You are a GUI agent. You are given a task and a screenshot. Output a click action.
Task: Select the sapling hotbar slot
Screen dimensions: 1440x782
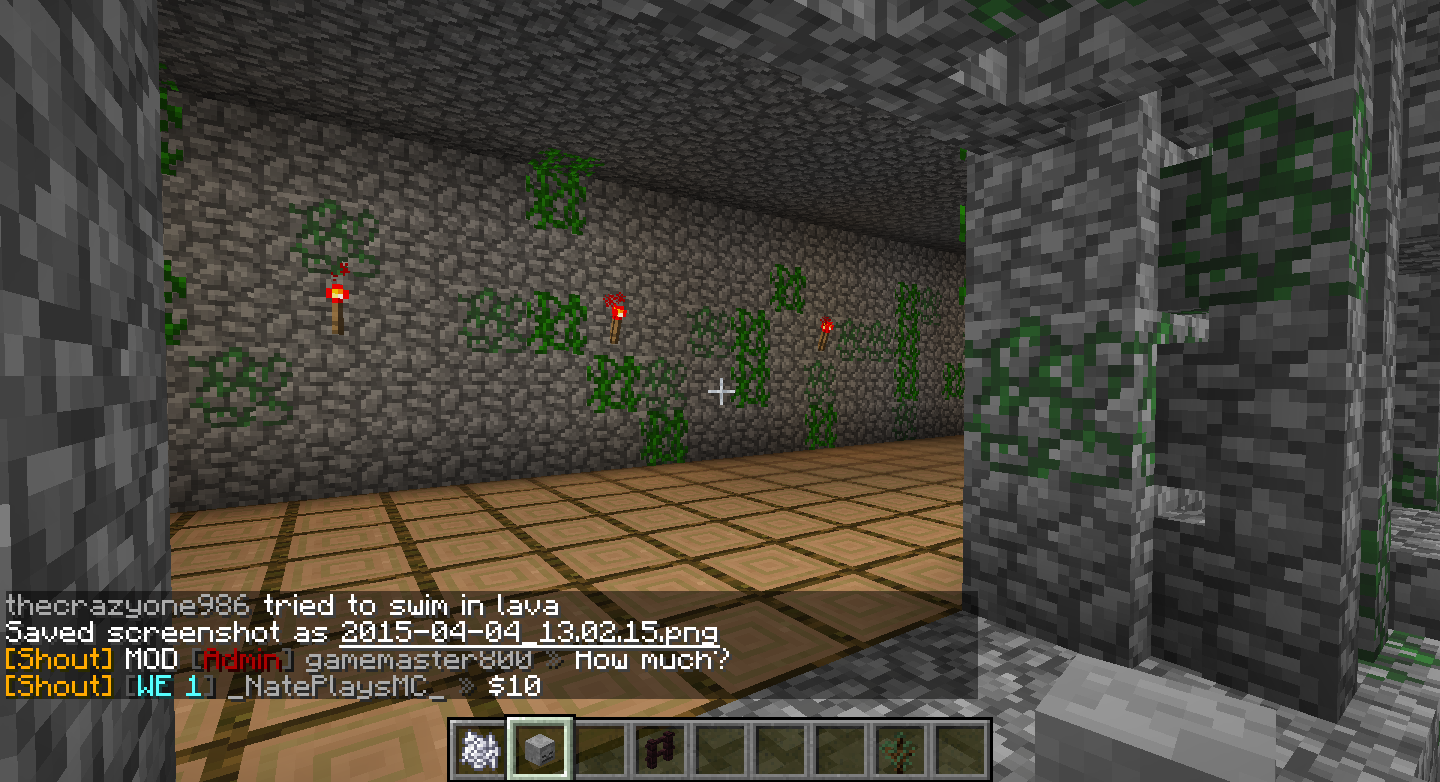(900, 748)
